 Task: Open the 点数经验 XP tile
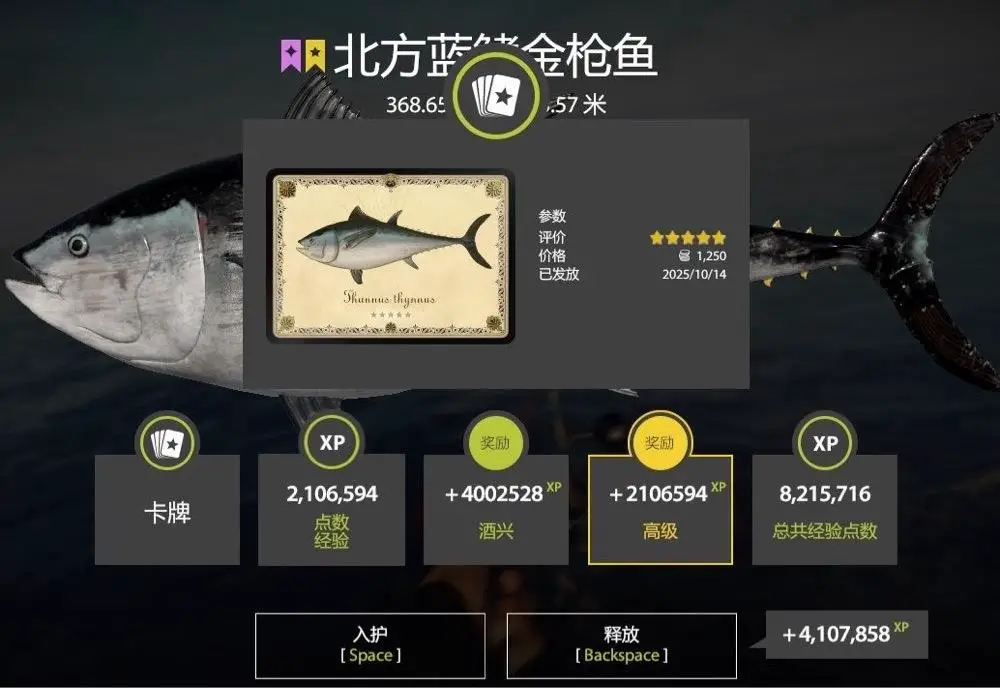point(331,510)
